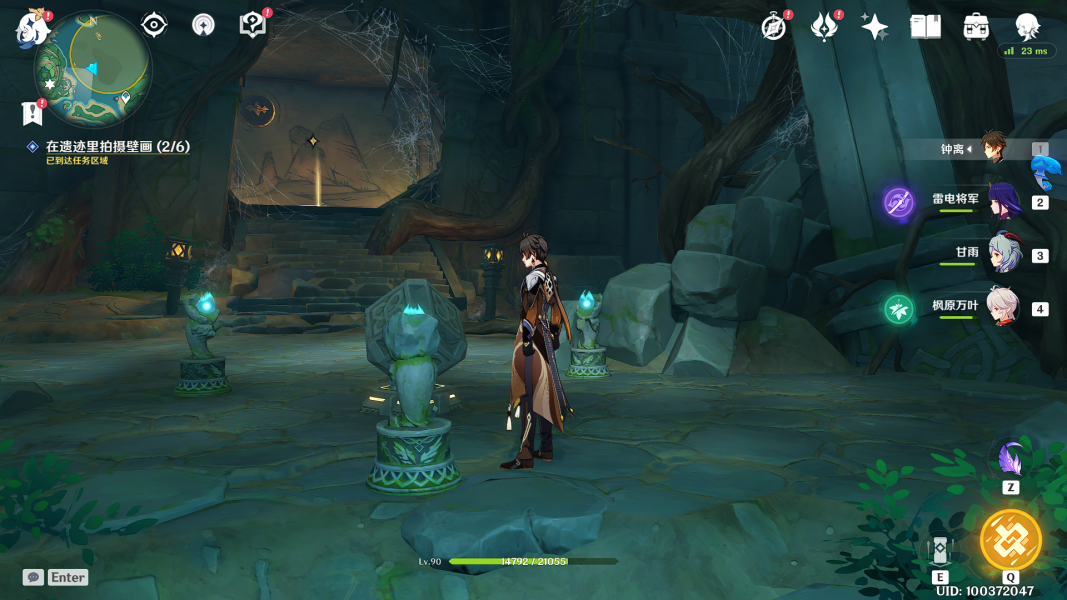Use the Elemental Skill pillar icon

pyautogui.click(x=940, y=551)
